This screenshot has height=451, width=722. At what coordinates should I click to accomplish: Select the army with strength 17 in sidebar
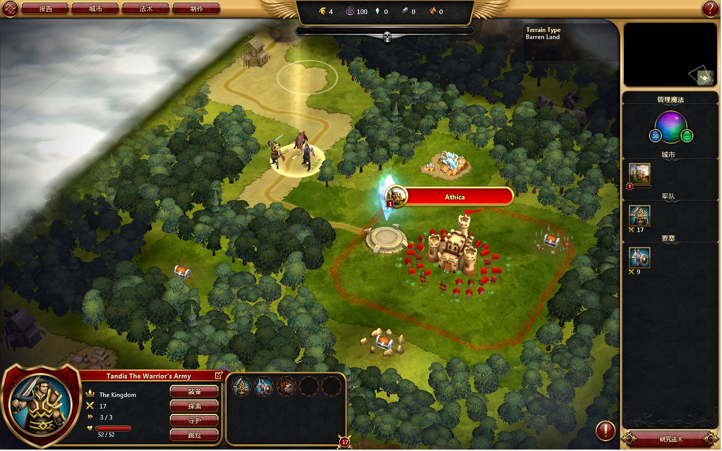640,215
